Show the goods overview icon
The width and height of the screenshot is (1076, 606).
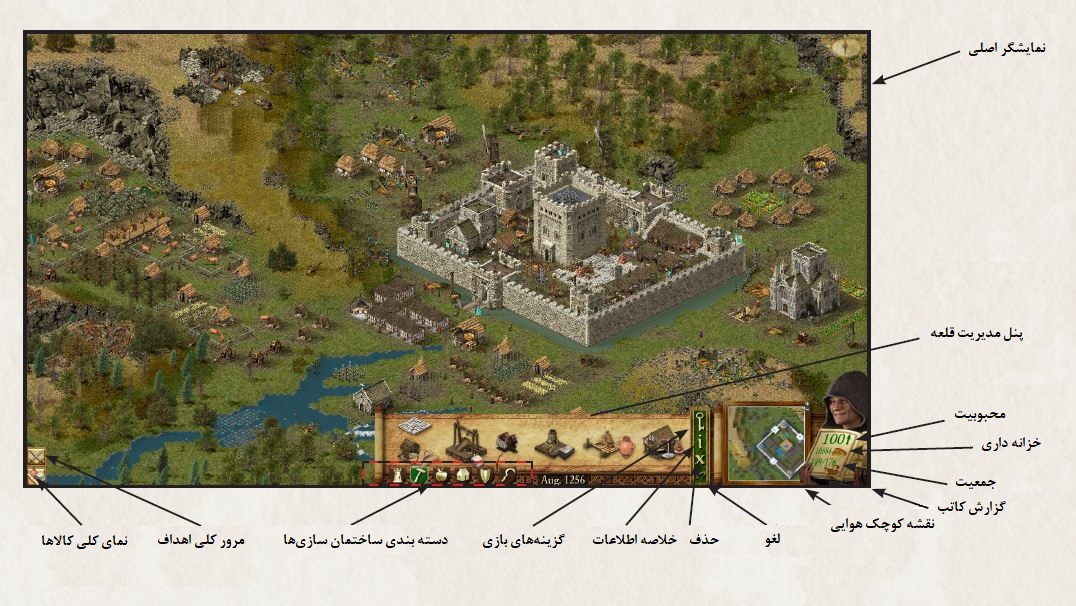click(36, 478)
